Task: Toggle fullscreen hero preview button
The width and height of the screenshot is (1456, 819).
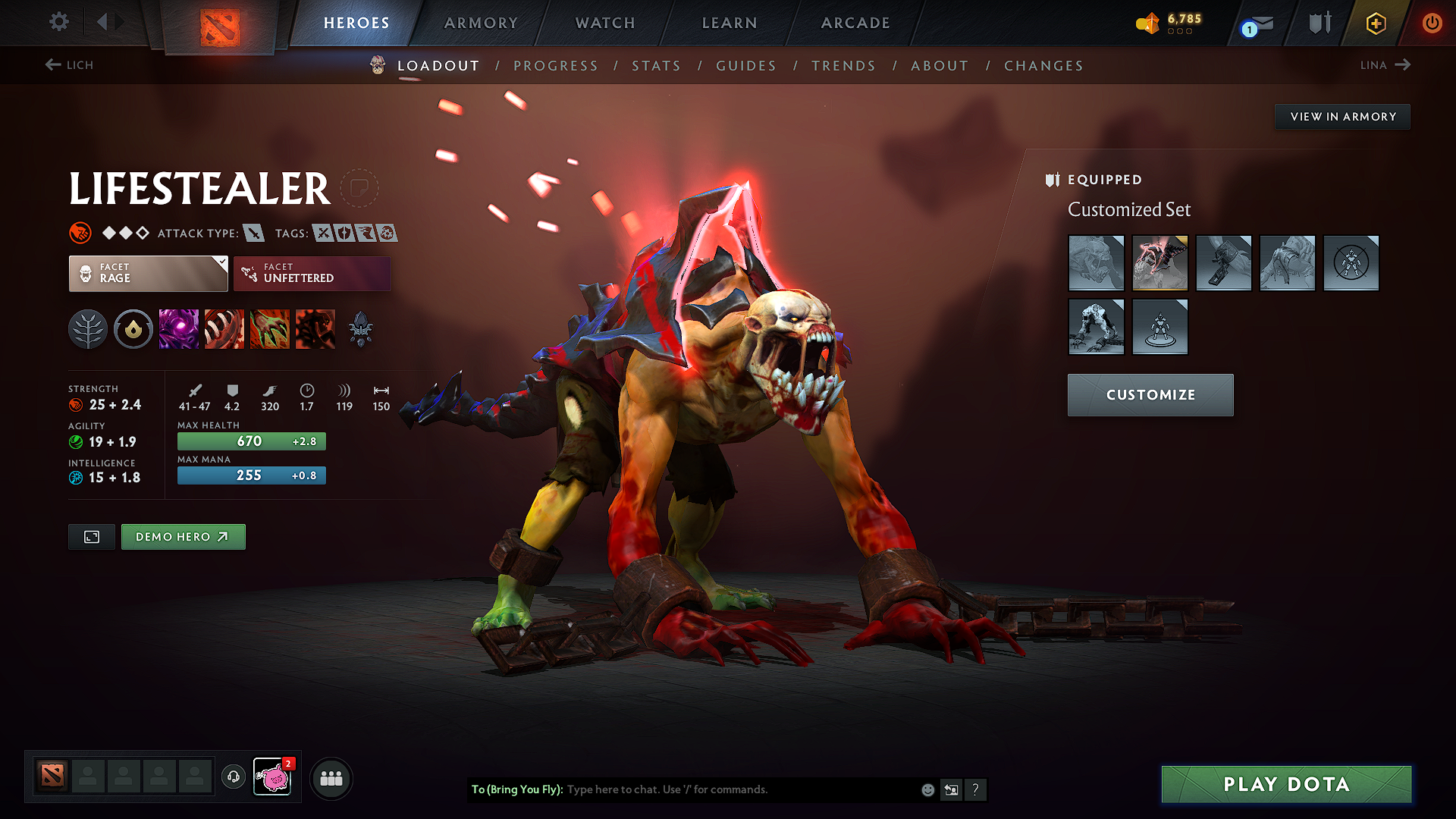Action: coord(91,536)
